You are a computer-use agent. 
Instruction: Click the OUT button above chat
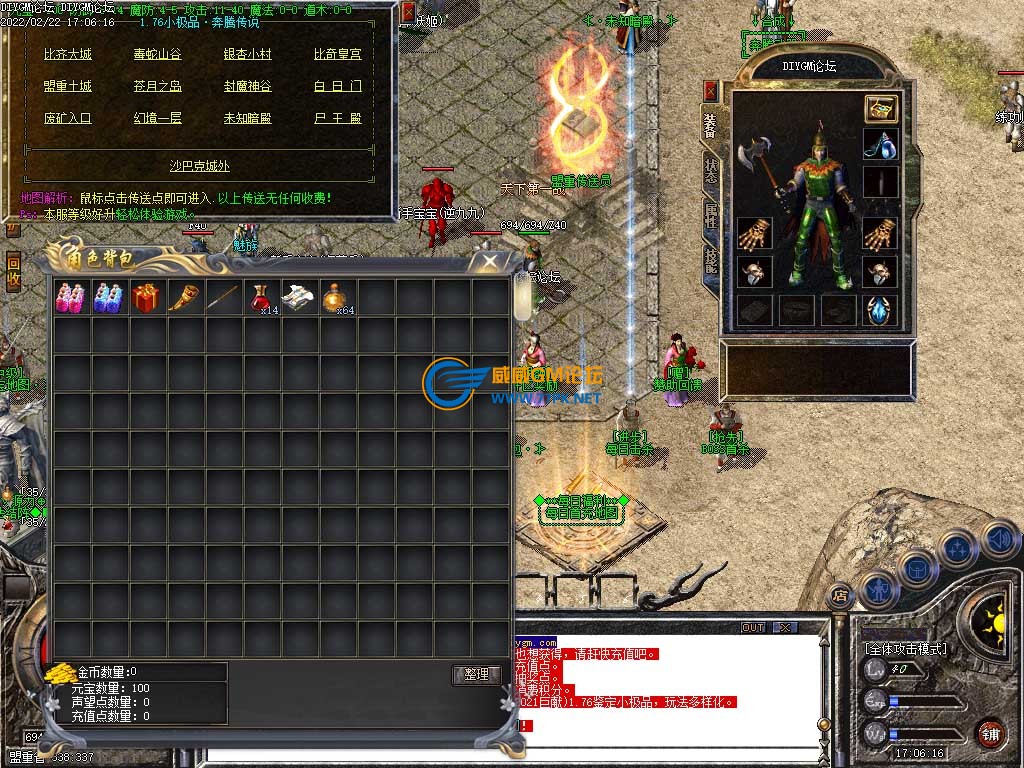coord(753,628)
